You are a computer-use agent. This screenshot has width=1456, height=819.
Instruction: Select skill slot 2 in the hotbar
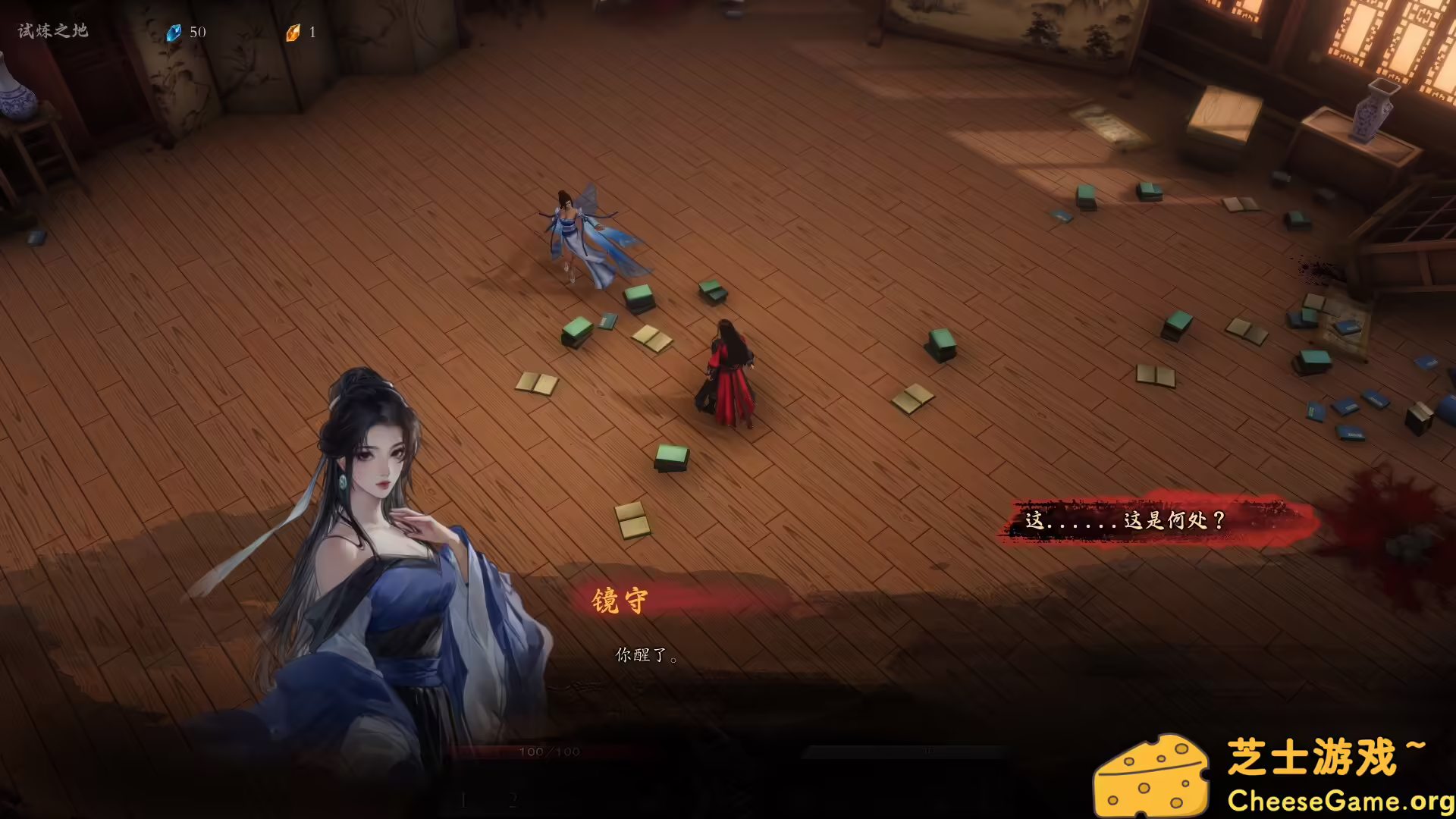(x=513, y=800)
